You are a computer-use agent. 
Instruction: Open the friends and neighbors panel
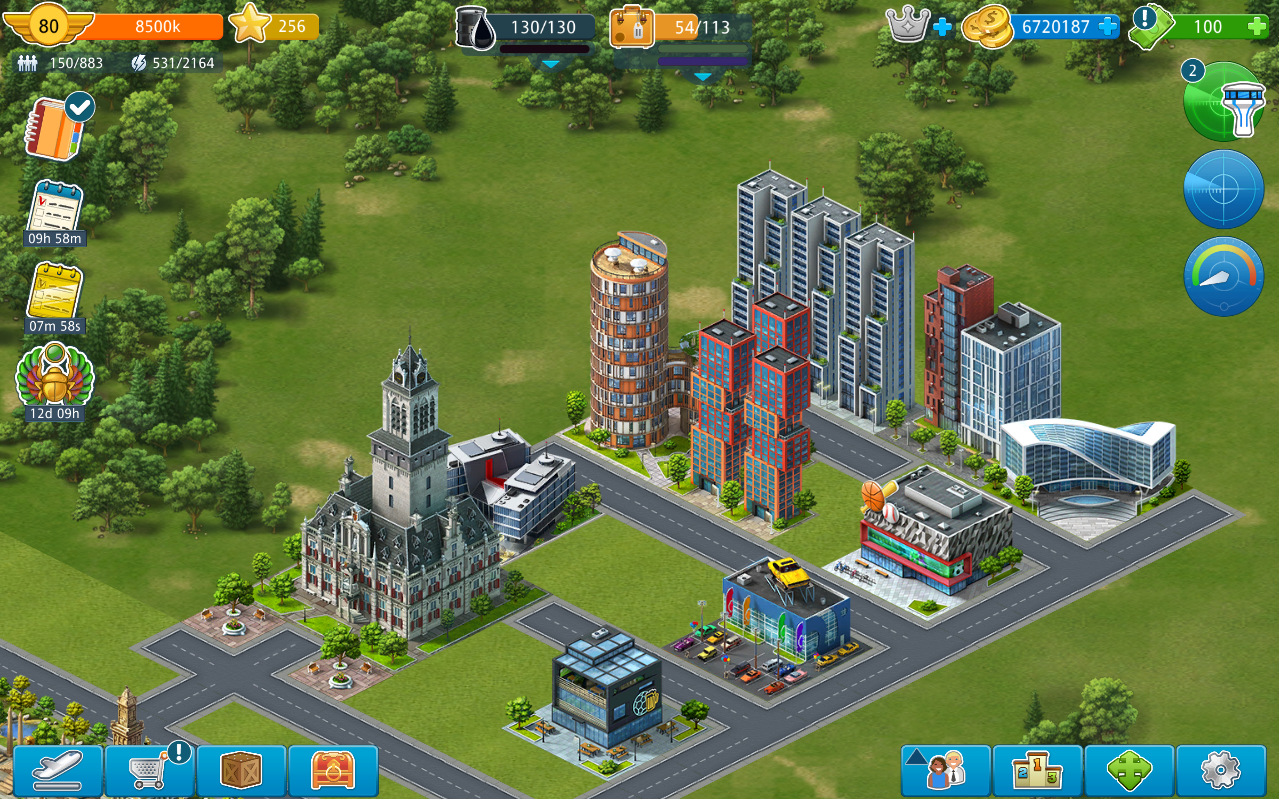(945, 771)
